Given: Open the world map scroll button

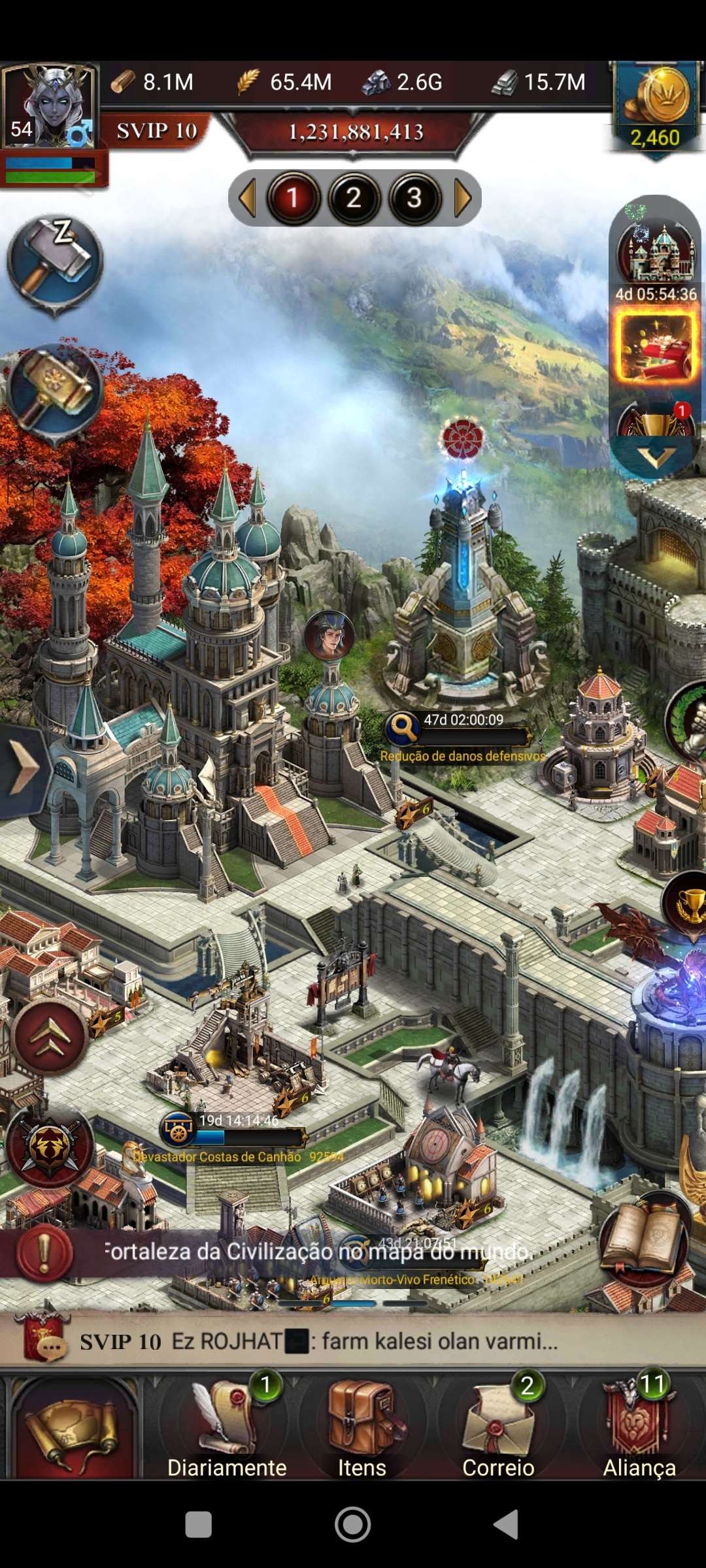Looking at the screenshot, I should click(73, 1428).
